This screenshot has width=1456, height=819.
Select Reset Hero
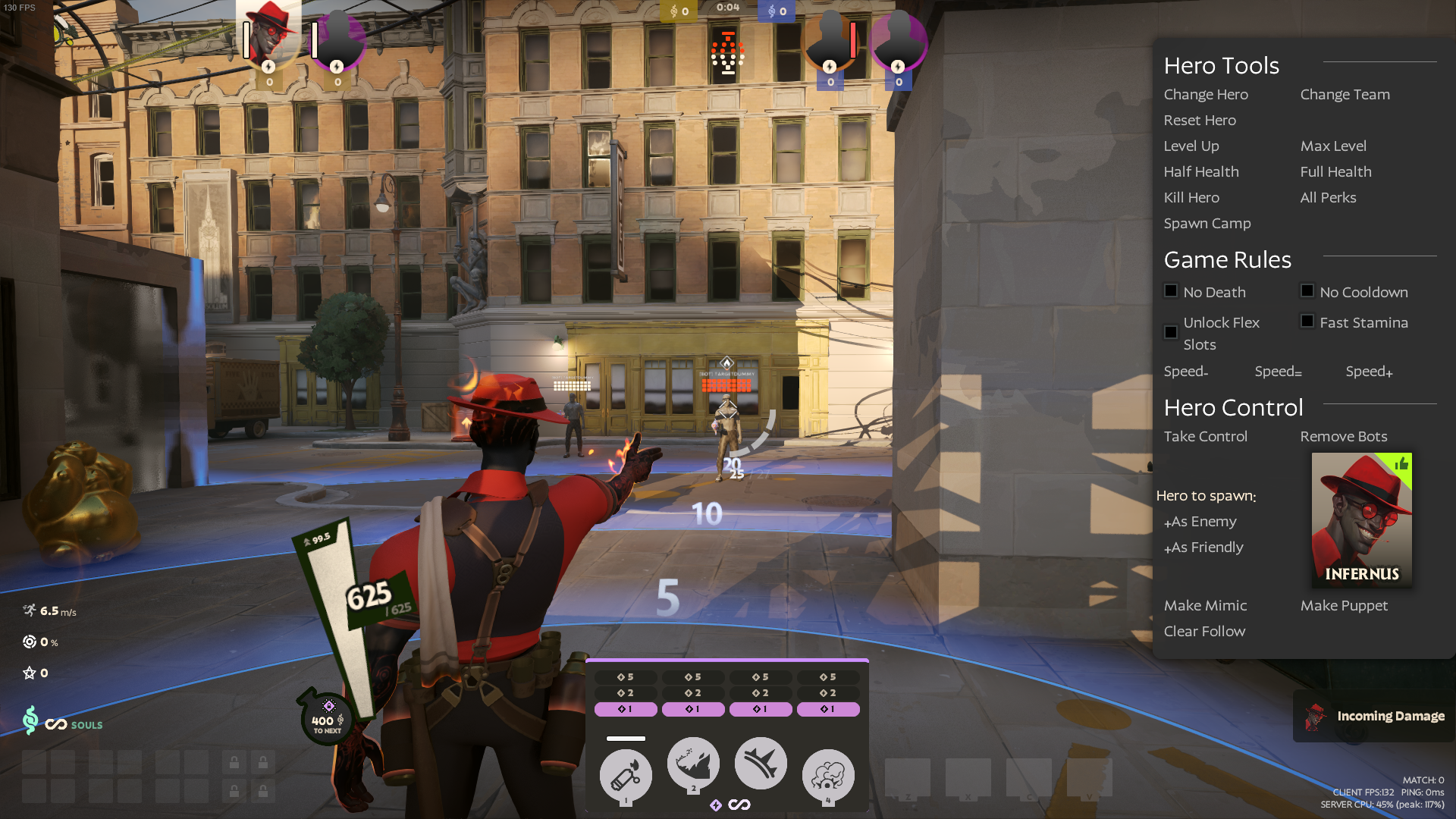[x=1200, y=121]
